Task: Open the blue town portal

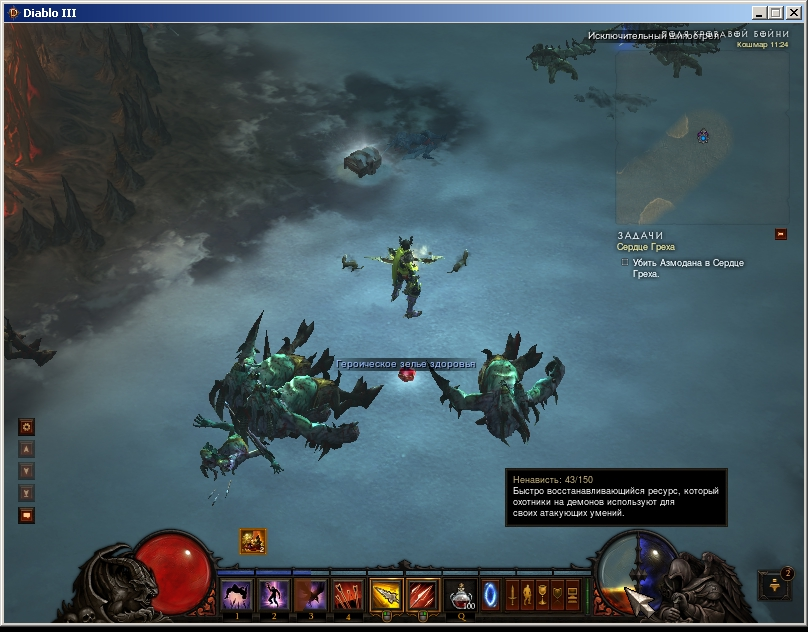Action: click(490, 595)
